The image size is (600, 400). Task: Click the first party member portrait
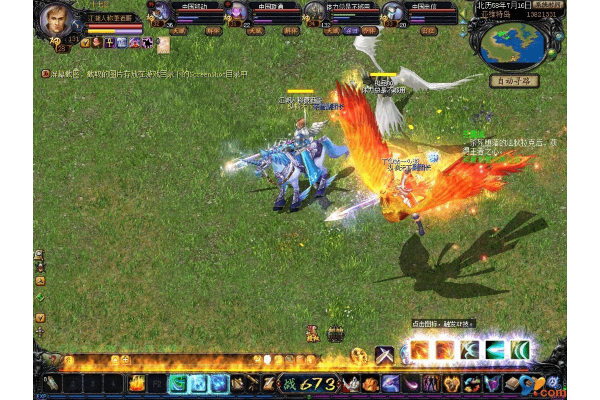point(158,13)
